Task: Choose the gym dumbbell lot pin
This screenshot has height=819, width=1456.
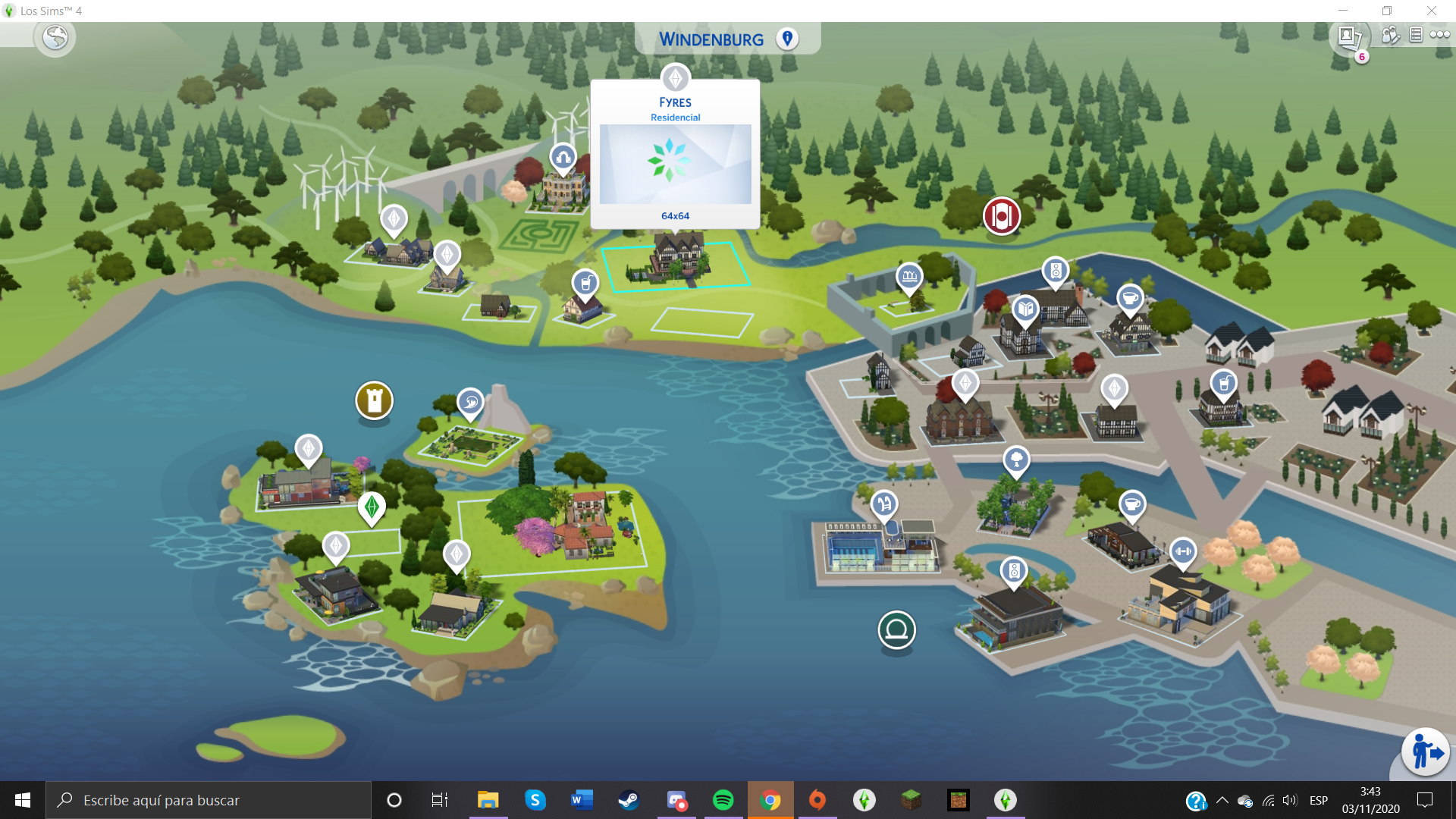Action: 1183,551
